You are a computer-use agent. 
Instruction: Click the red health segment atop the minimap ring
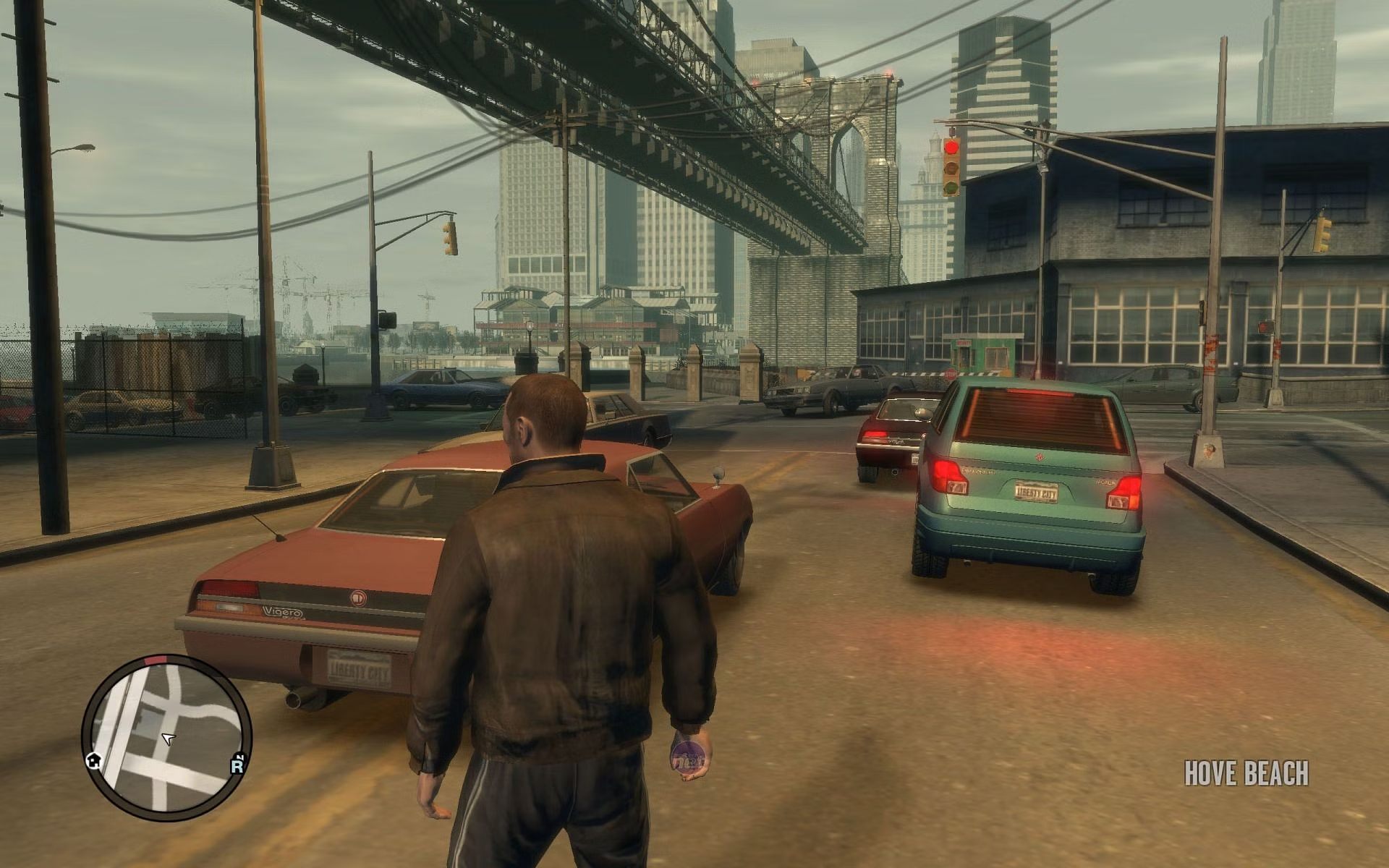[x=156, y=660]
